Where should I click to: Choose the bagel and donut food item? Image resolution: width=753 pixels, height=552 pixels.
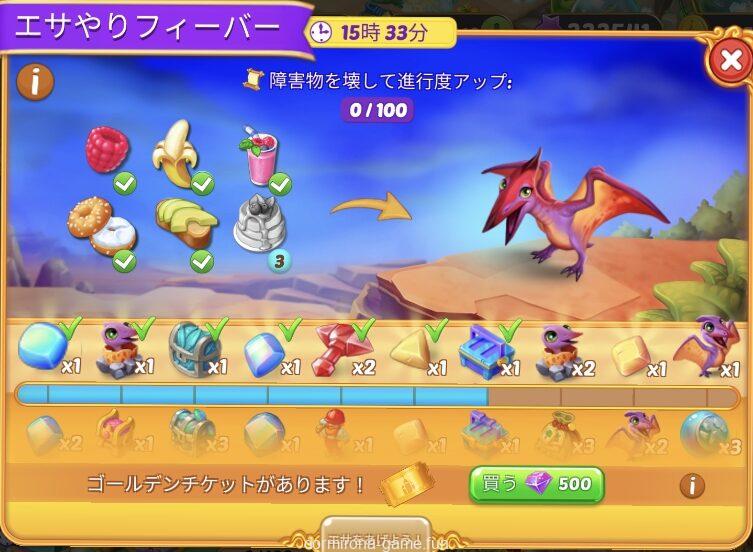101,225
